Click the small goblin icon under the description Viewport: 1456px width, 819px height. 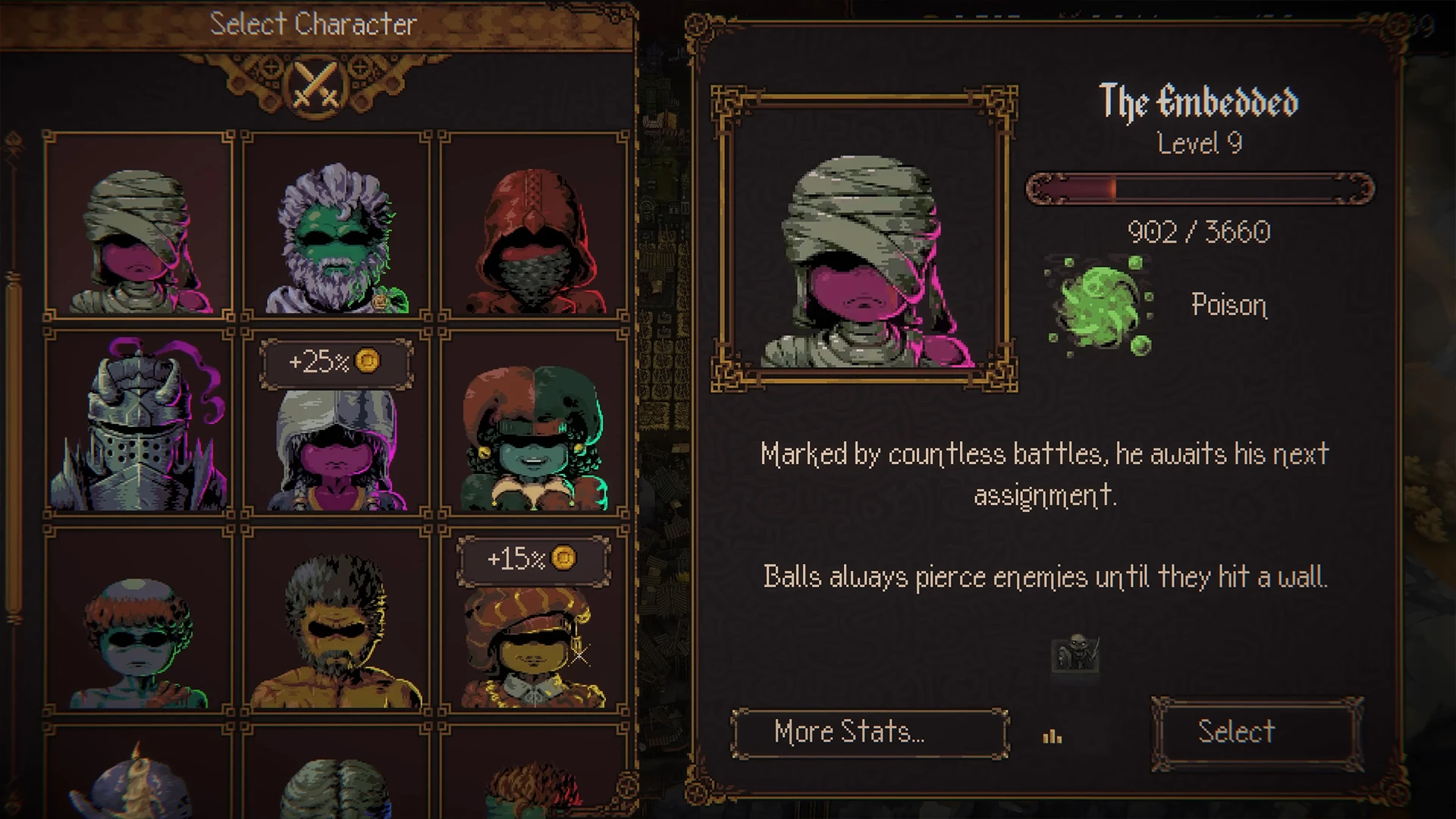pos(1075,653)
